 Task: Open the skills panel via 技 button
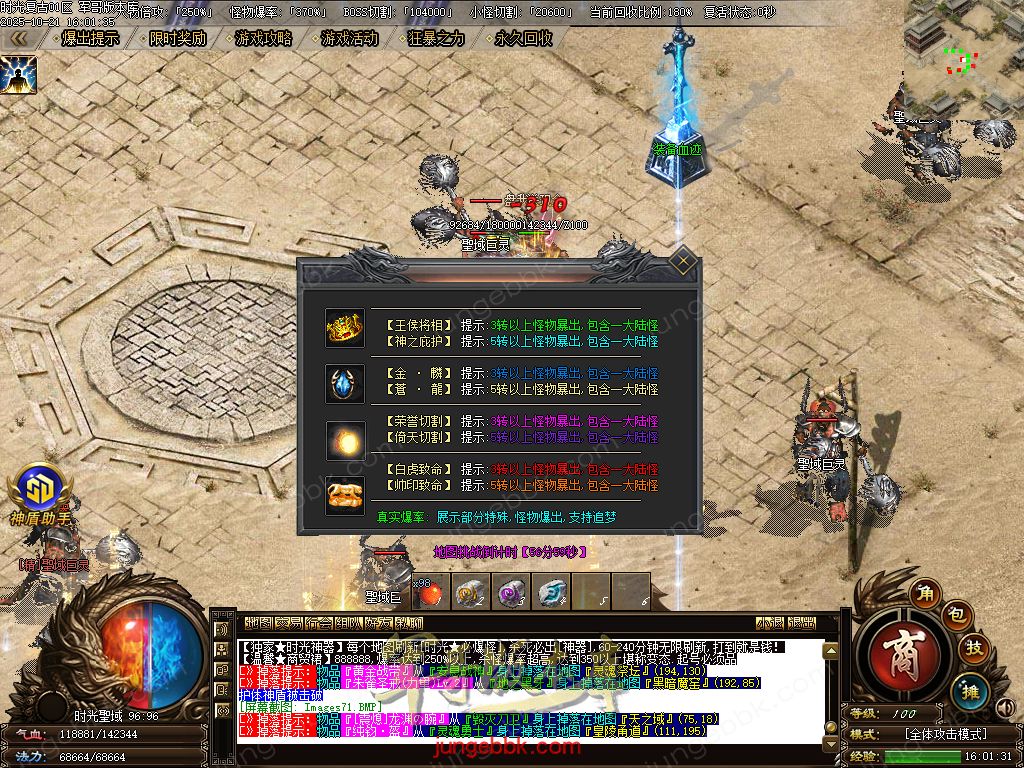(x=974, y=650)
